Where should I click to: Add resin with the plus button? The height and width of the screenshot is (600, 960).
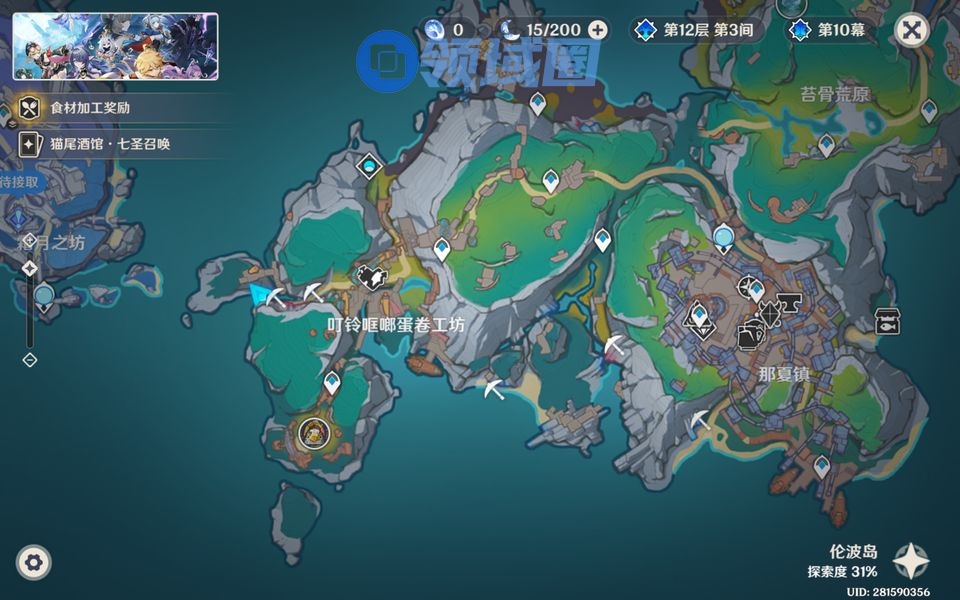click(598, 30)
